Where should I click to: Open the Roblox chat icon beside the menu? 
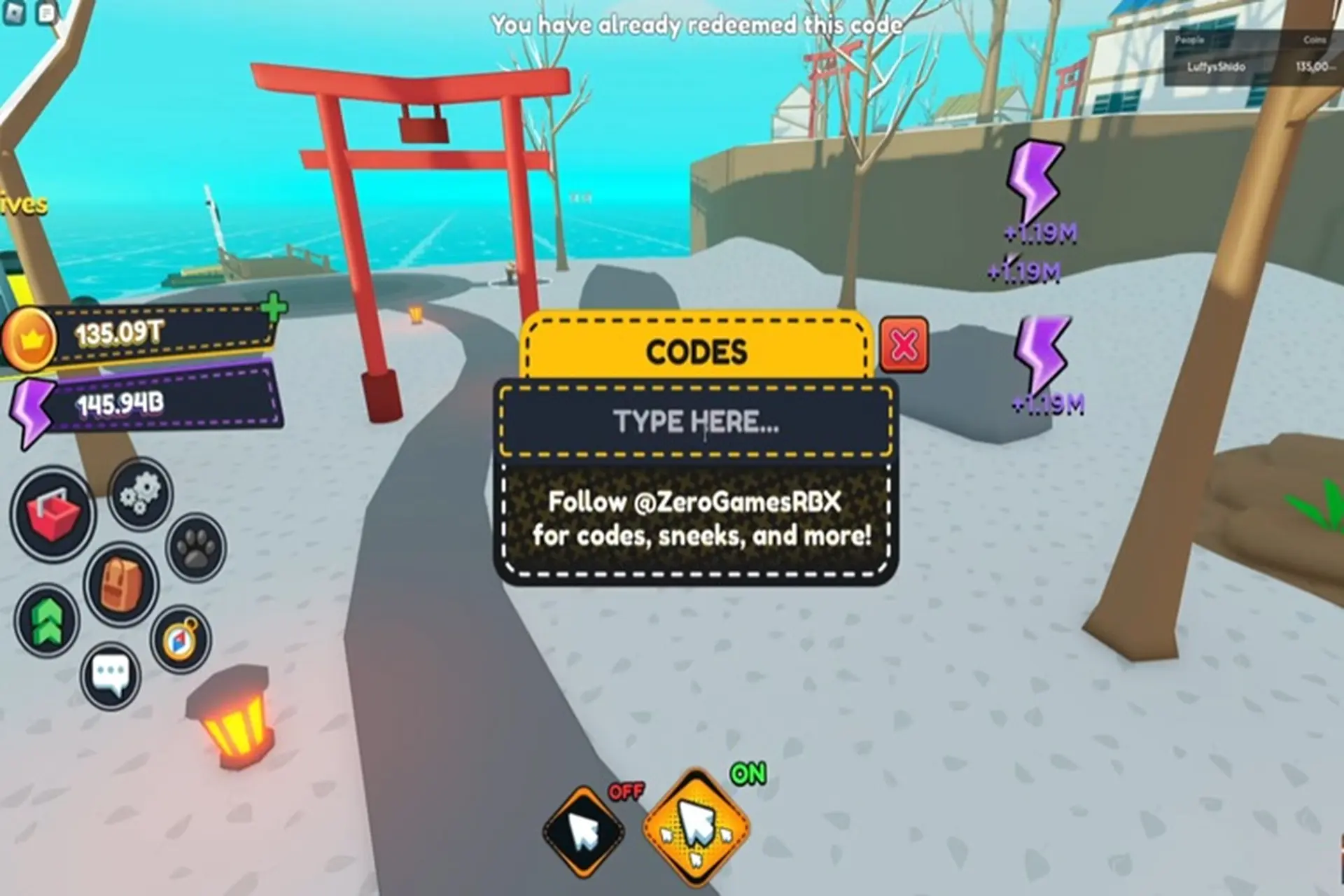pyautogui.click(x=47, y=13)
